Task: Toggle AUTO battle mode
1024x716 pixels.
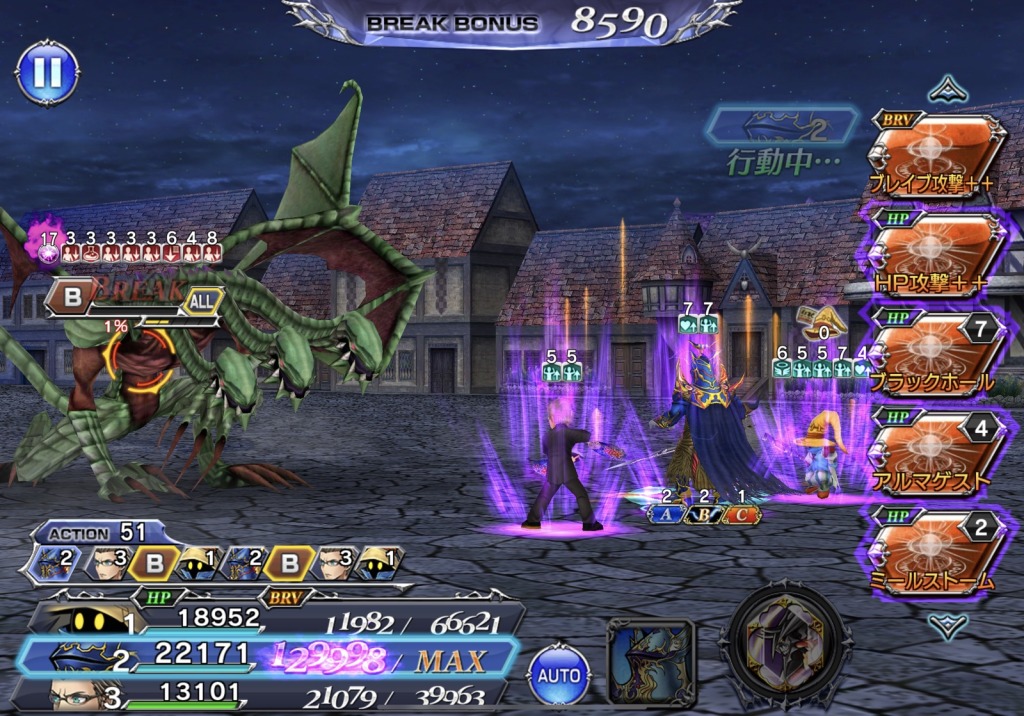Action: (559, 674)
